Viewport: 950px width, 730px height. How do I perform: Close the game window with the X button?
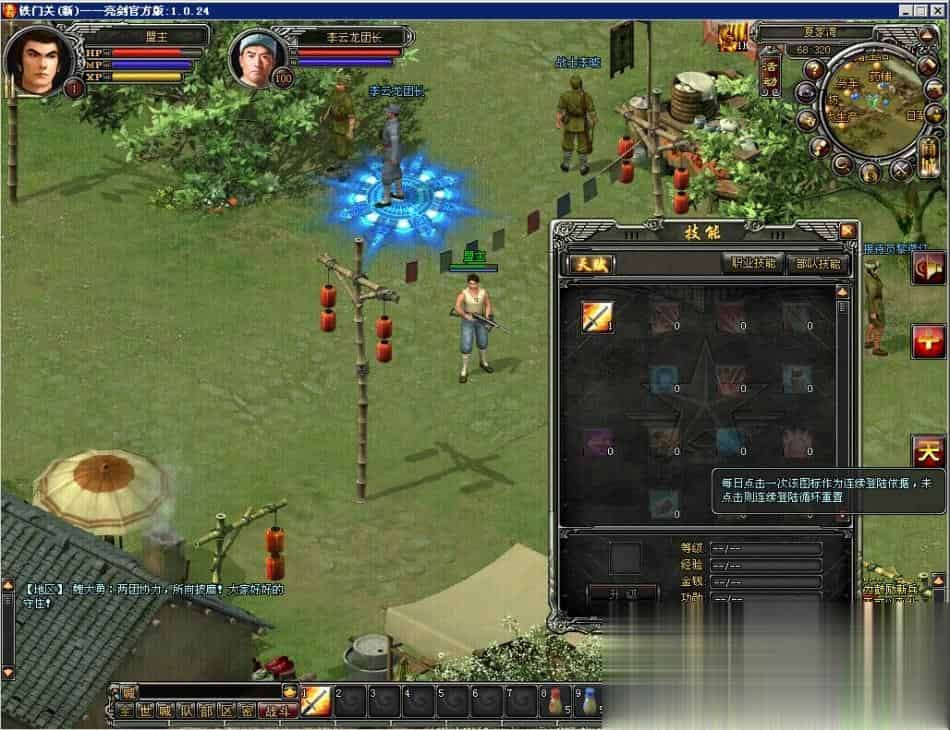(938, 9)
